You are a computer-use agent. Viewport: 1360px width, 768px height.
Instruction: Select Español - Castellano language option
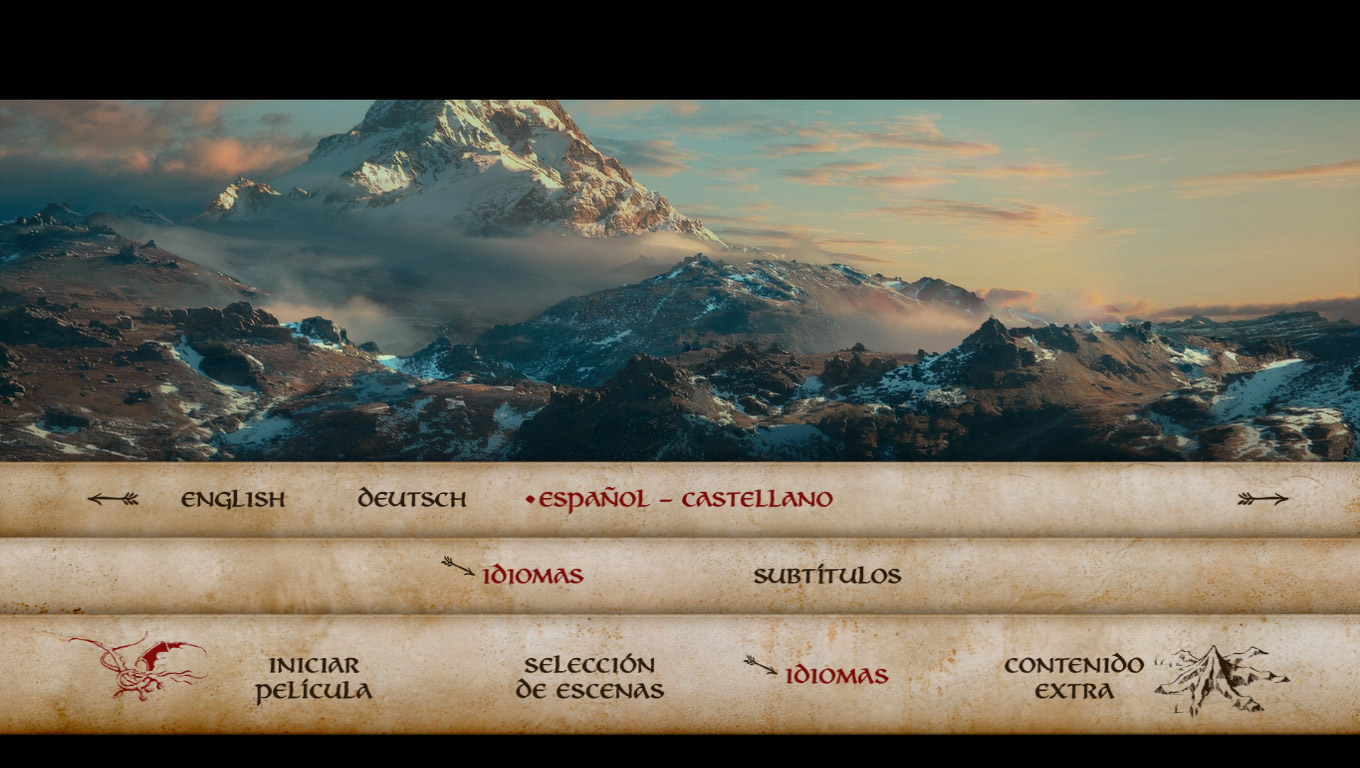pos(685,499)
